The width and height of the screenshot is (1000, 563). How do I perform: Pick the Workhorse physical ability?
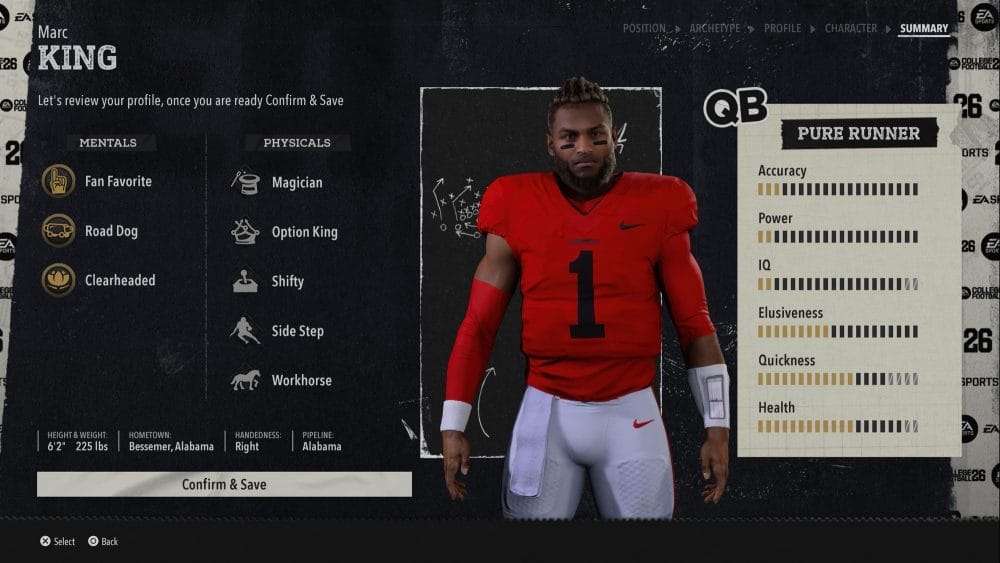tap(301, 380)
